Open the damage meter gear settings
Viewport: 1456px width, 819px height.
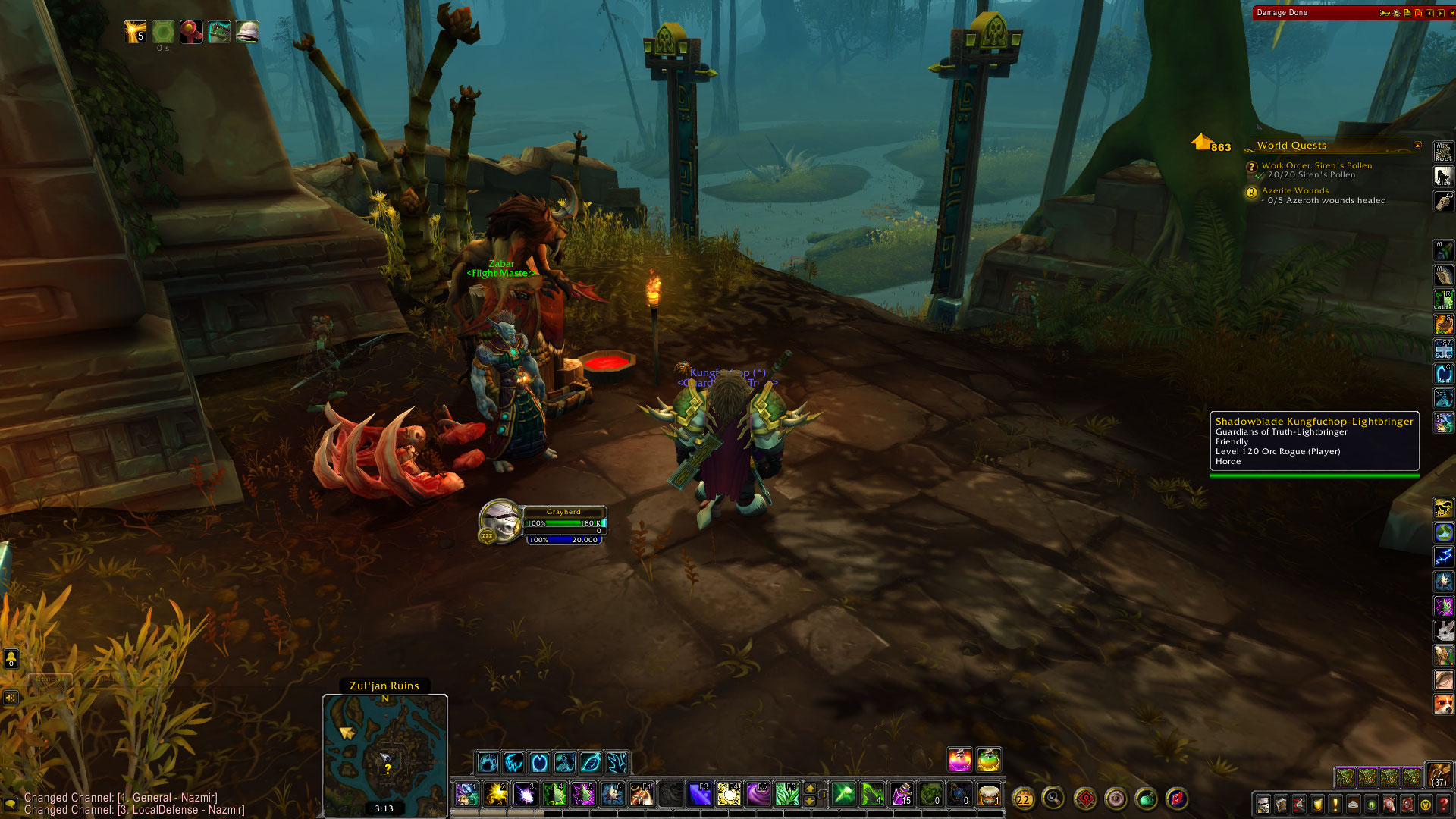[x=1396, y=13]
